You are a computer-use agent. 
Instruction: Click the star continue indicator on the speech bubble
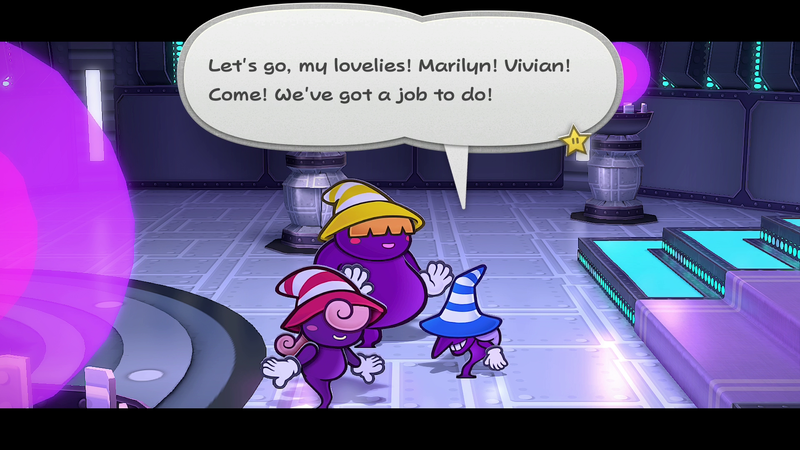point(575,141)
